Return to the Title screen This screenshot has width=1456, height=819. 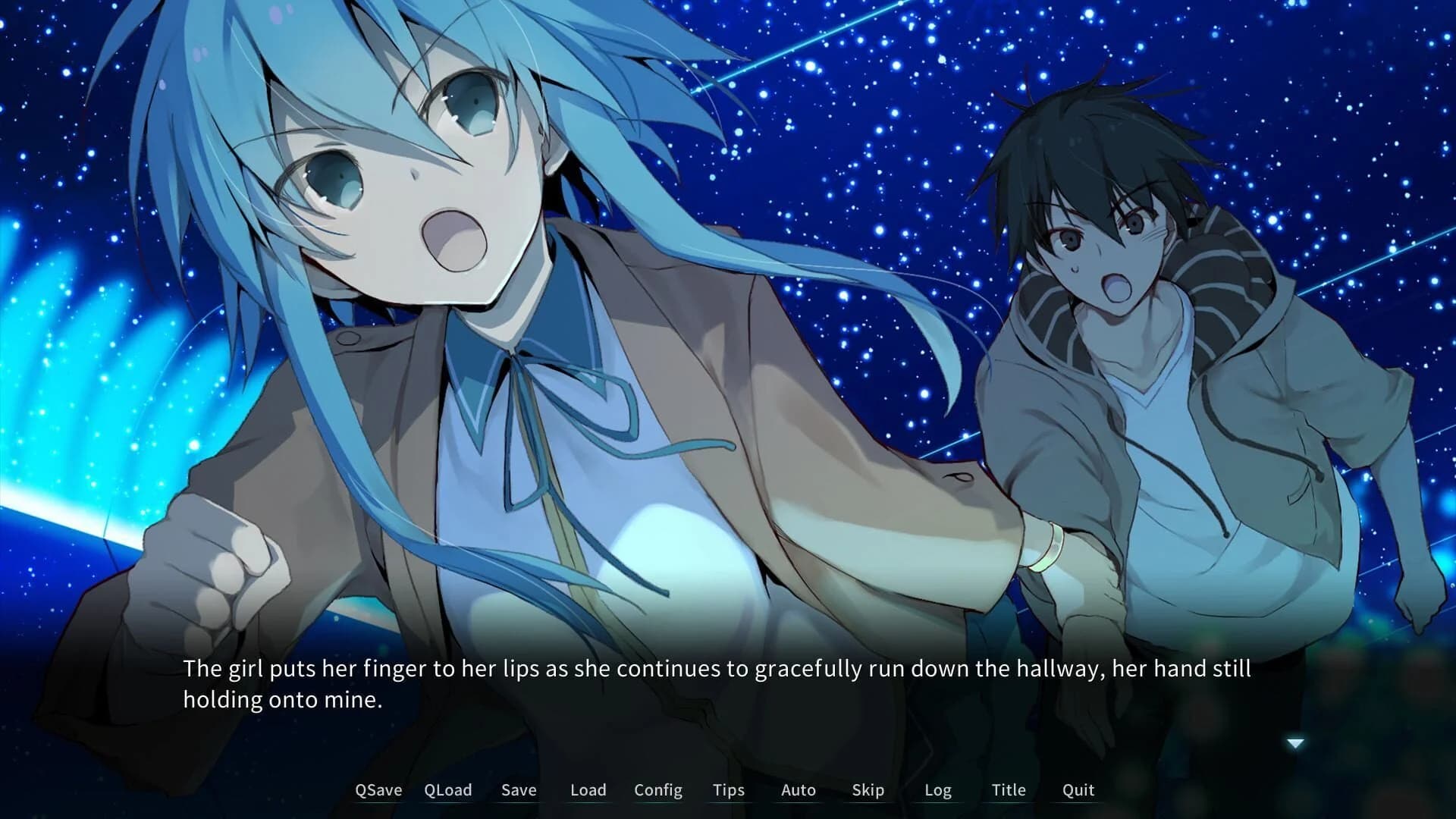coord(1009,789)
